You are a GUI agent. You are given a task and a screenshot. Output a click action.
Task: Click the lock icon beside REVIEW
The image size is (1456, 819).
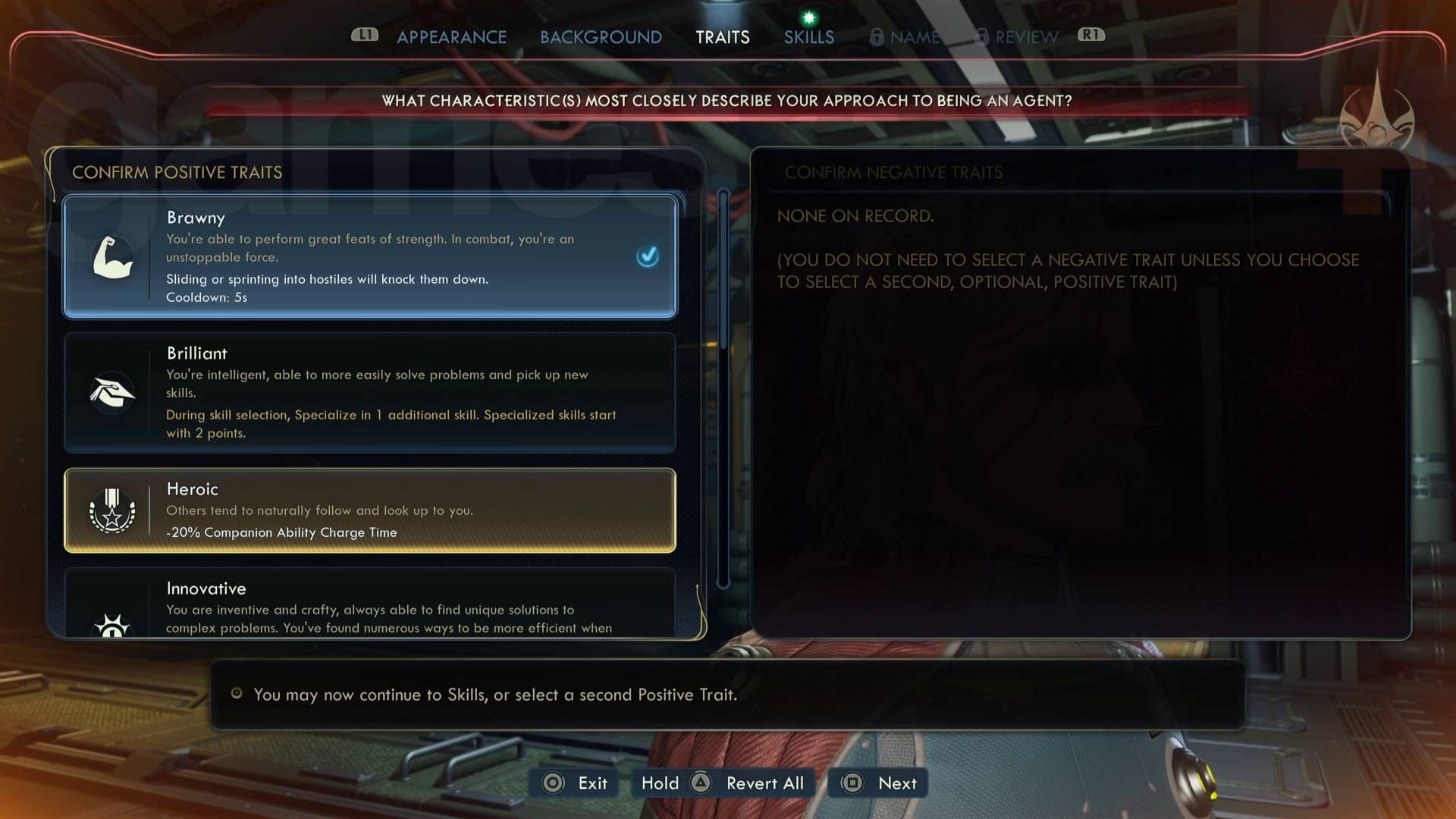click(981, 36)
